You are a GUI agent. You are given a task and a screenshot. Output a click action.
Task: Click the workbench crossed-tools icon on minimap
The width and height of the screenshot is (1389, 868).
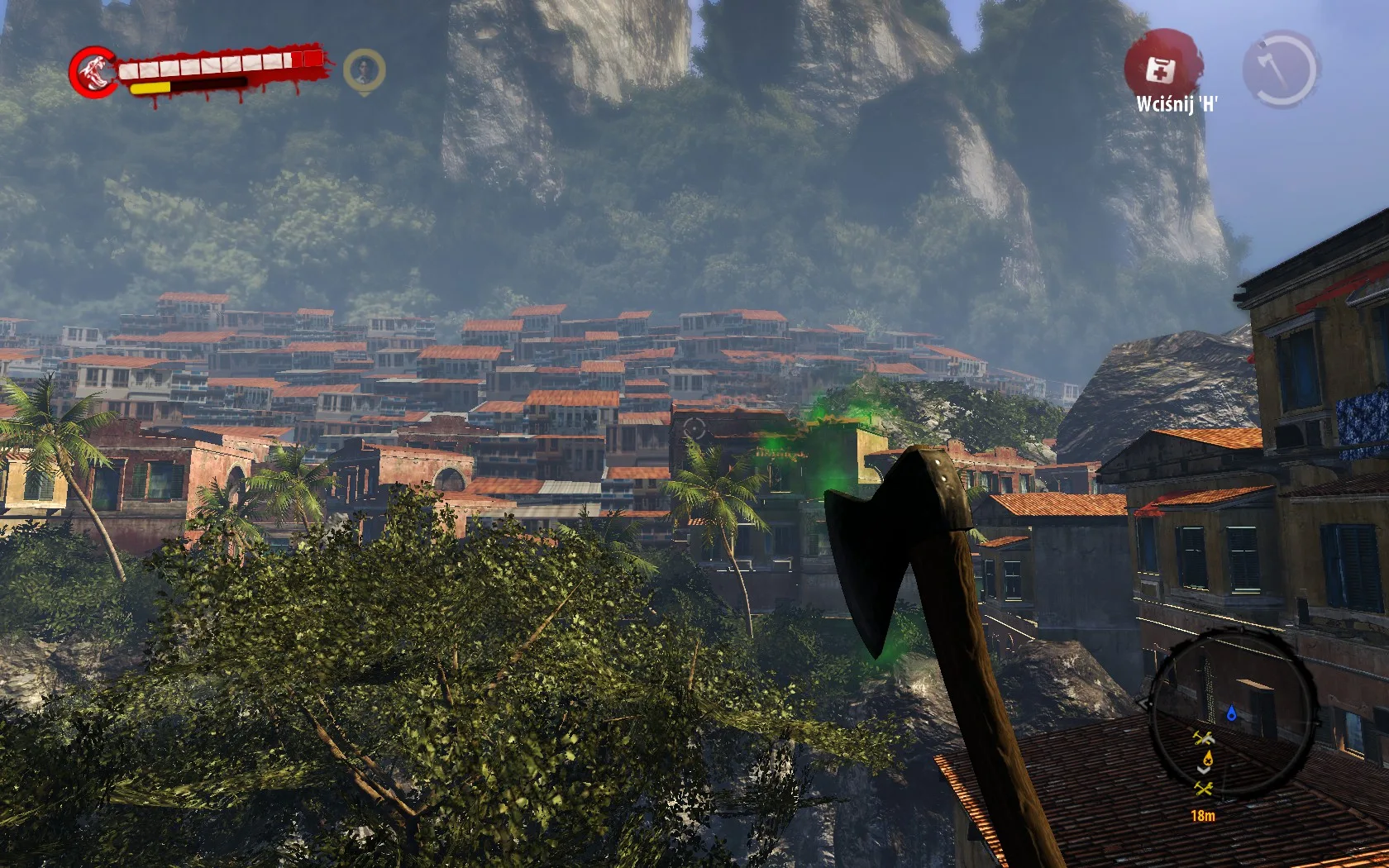1205,738
